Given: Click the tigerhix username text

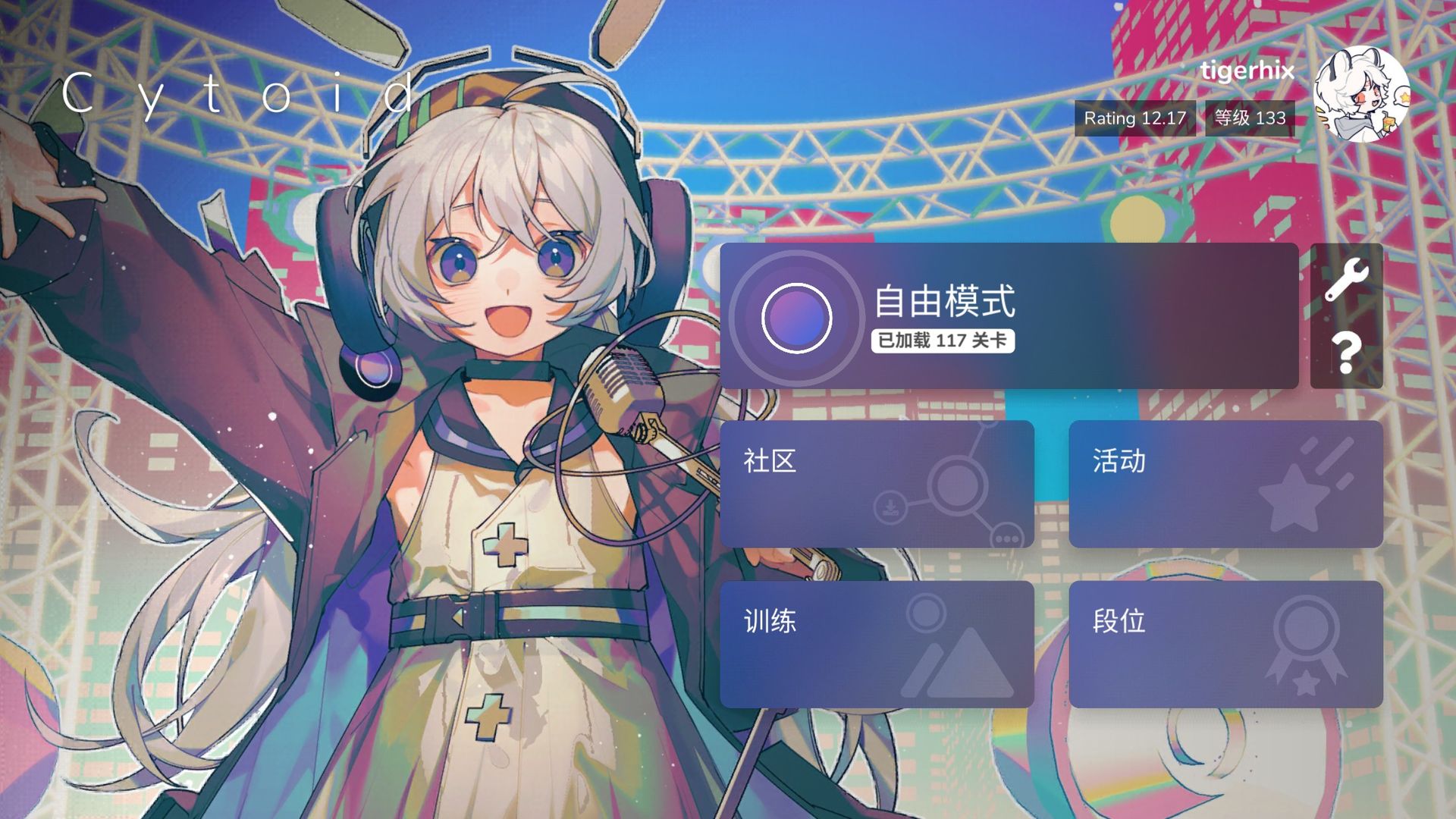Looking at the screenshot, I should [x=1247, y=73].
